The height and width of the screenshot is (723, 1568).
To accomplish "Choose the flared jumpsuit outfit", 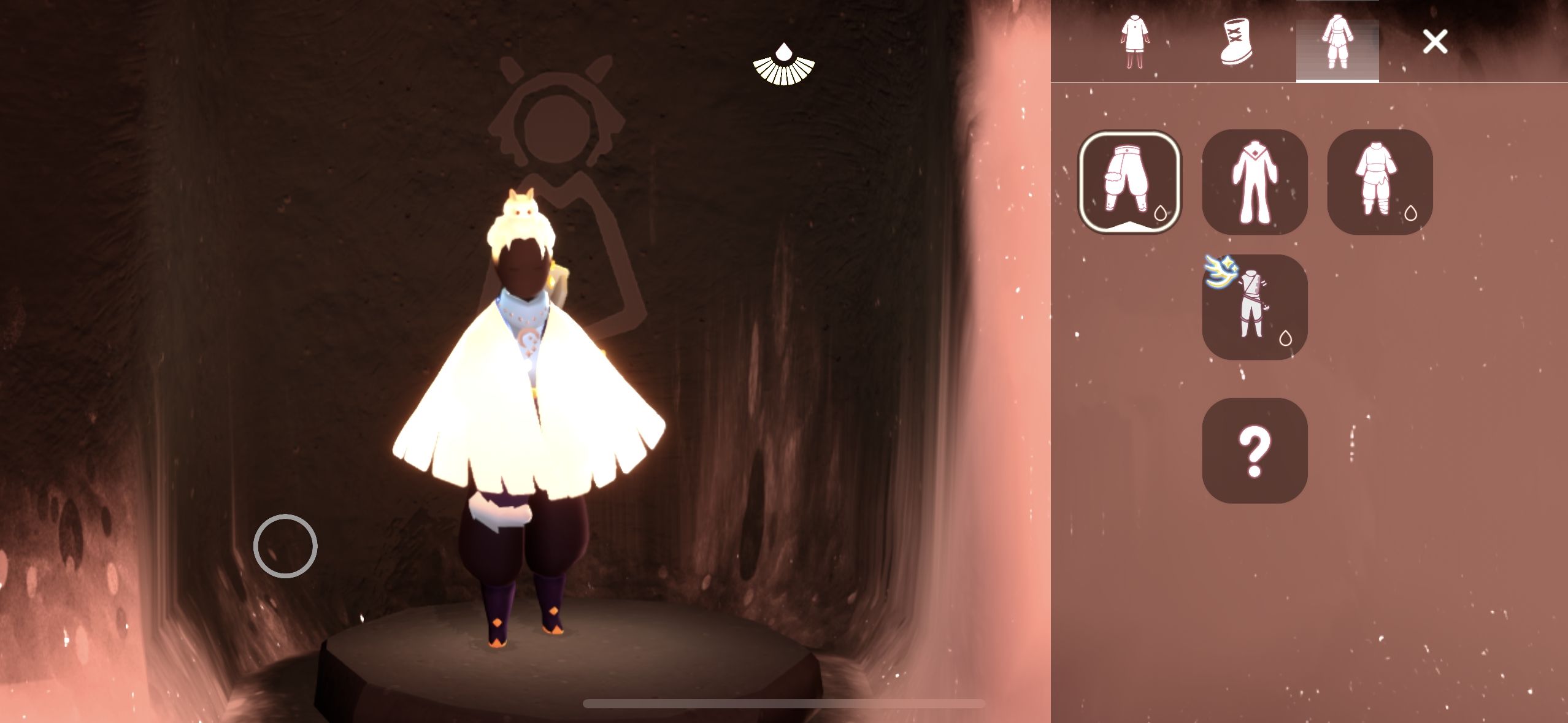I will click(x=1255, y=182).
